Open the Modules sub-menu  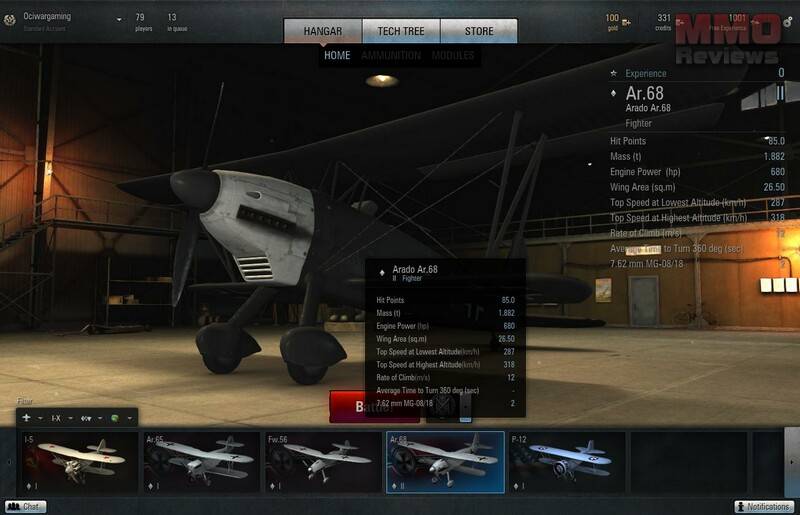[x=453, y=56]
